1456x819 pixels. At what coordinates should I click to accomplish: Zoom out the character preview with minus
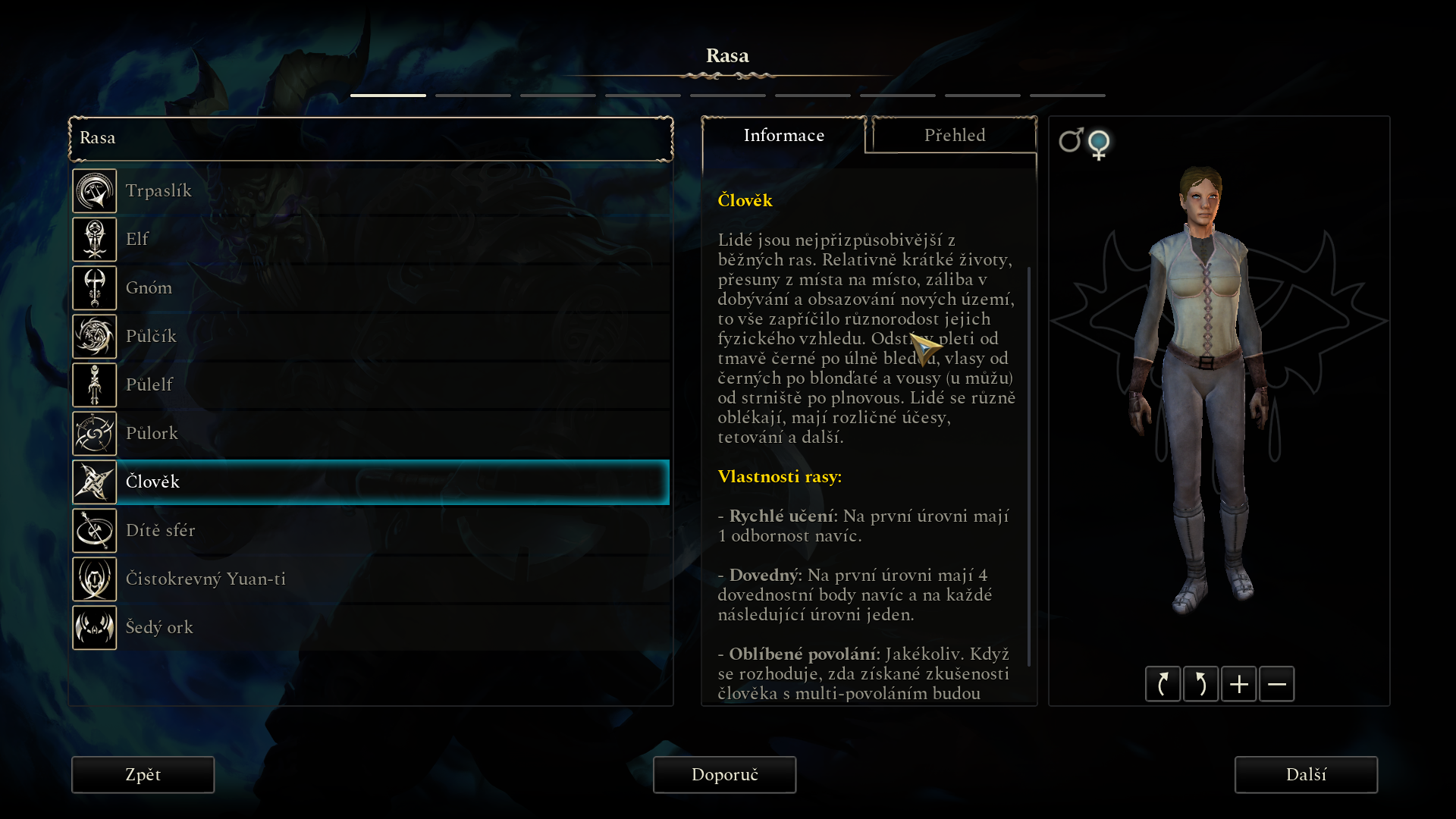click(1276, 685)
